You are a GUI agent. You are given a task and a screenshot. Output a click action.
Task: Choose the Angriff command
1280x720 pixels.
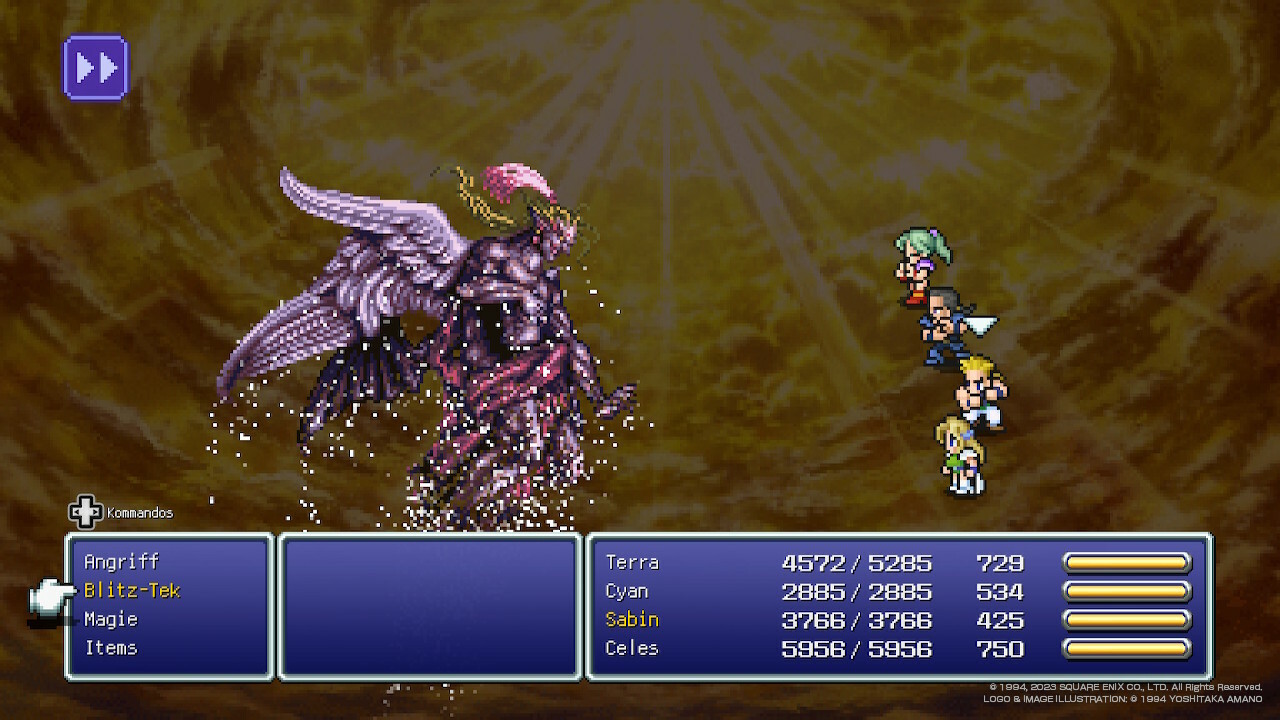122,562
